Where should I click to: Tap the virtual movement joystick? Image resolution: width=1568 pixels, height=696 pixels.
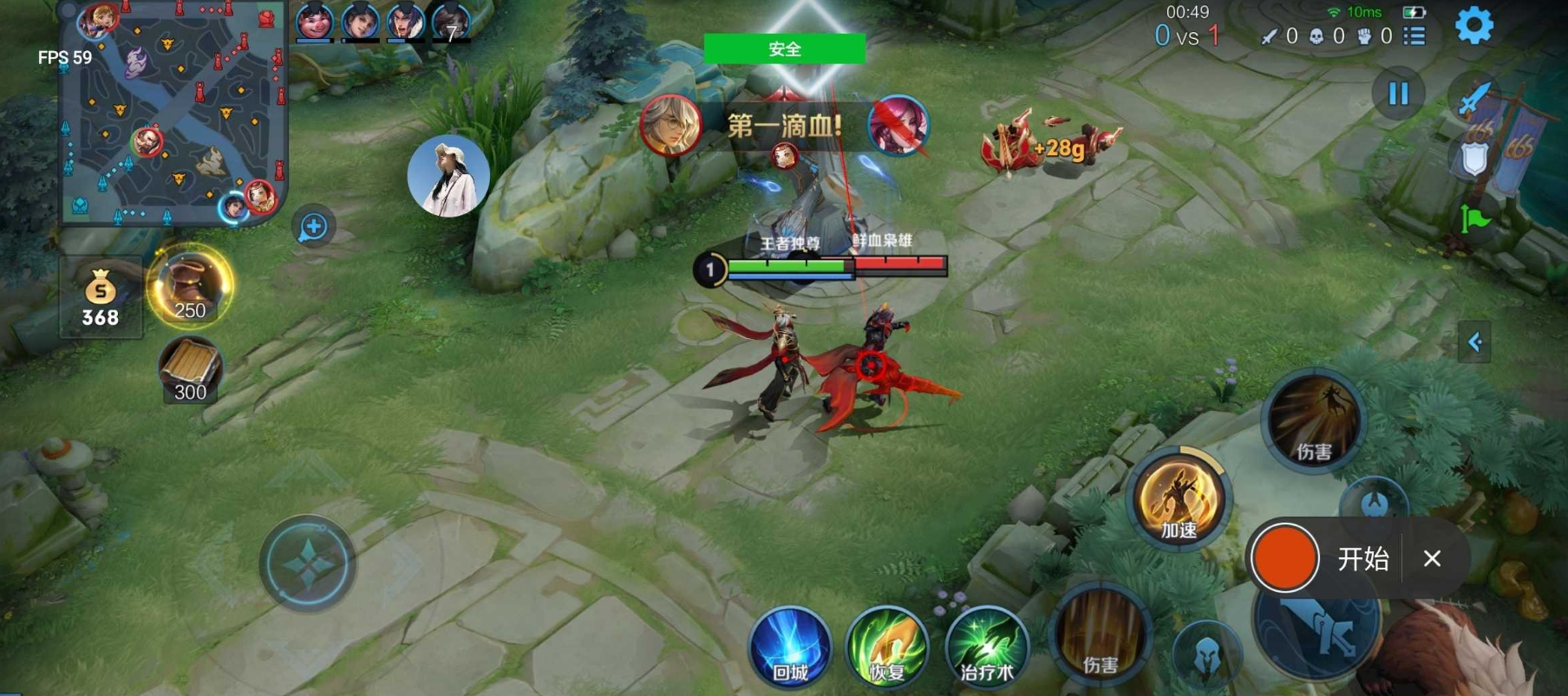pos(308,564)
